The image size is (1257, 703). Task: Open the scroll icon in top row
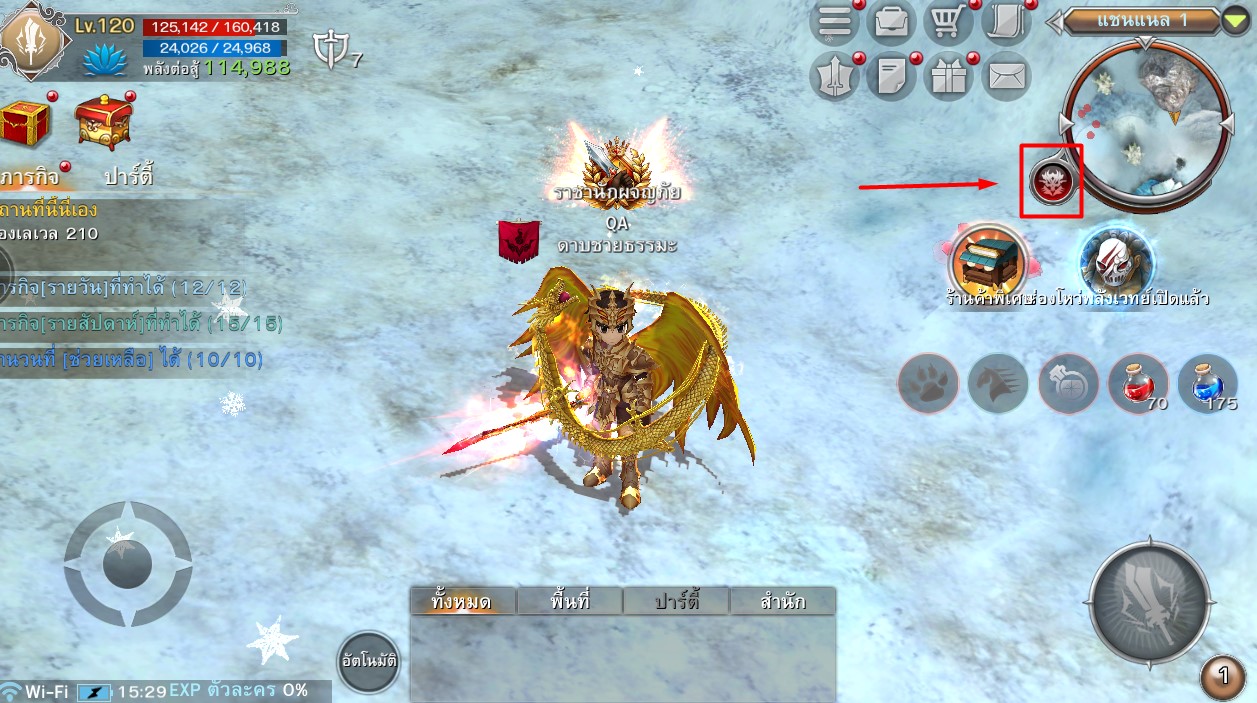1005,22
